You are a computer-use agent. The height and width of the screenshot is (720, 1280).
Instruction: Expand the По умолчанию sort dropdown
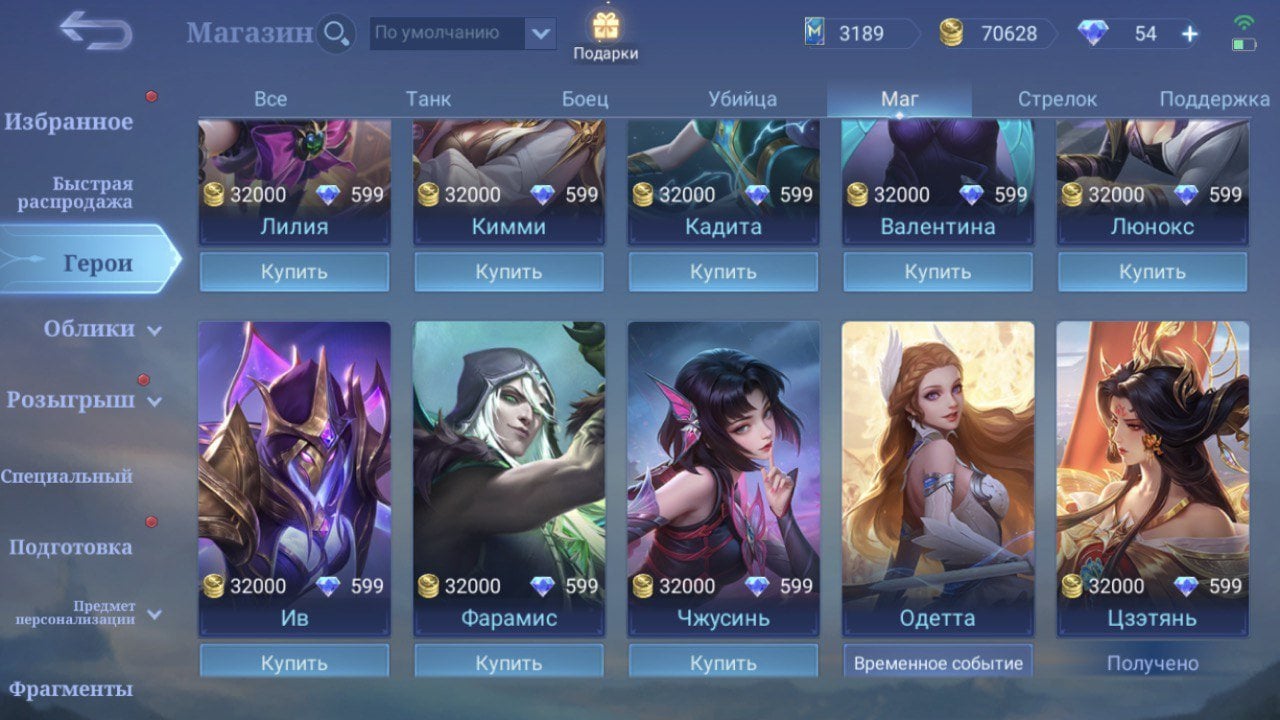[x=540, y=34]
